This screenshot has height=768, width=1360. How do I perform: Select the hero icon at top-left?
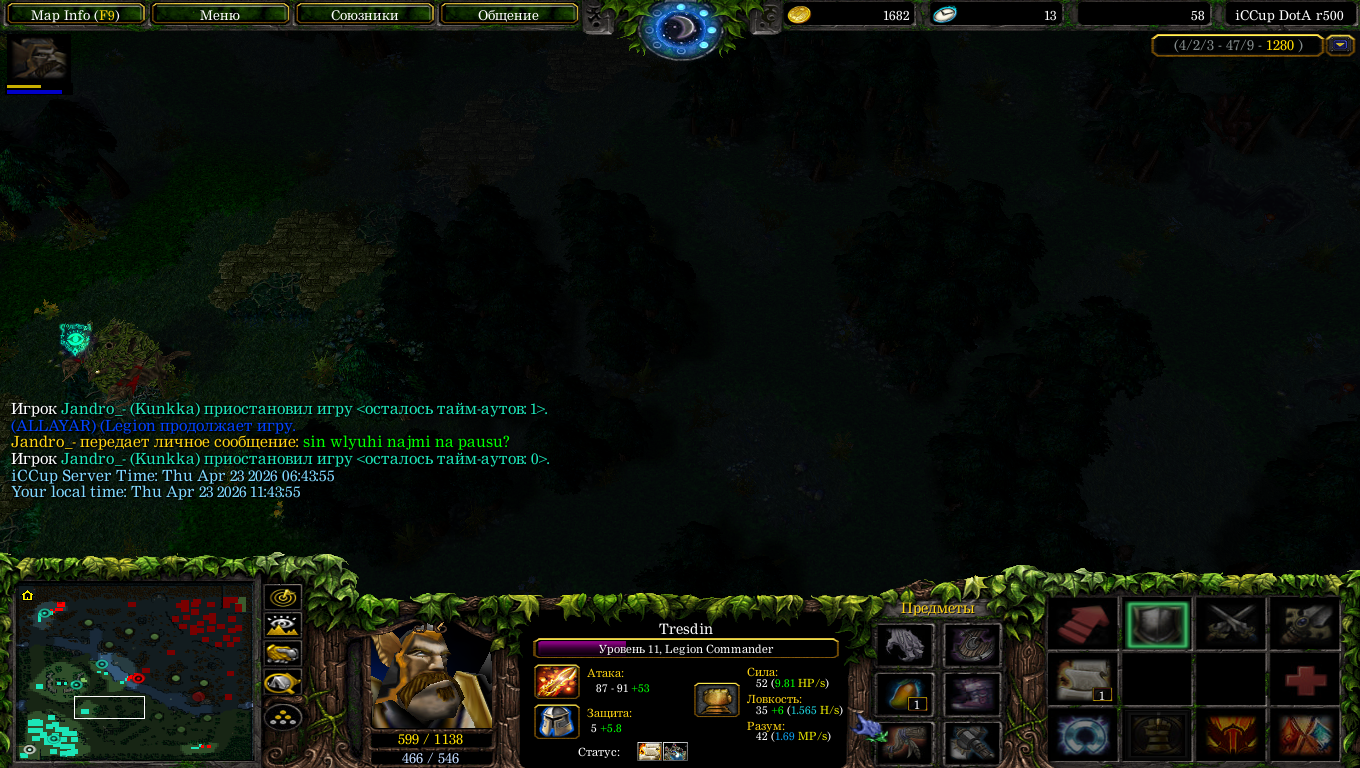coord(40,58)
